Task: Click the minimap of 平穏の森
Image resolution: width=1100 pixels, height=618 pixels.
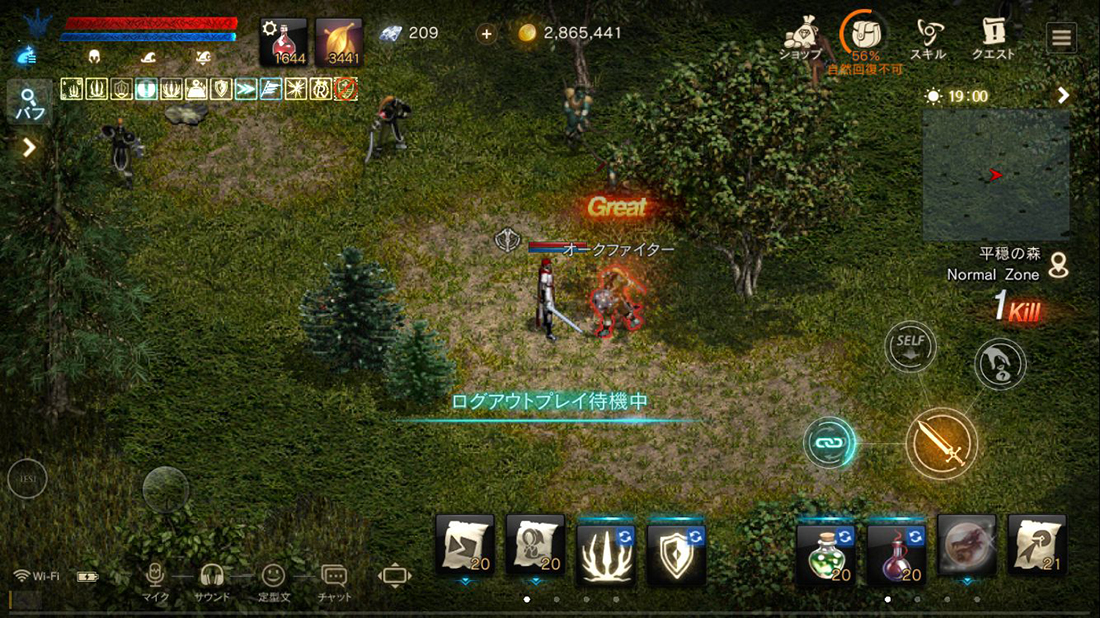Action: (x=995, y=174)
